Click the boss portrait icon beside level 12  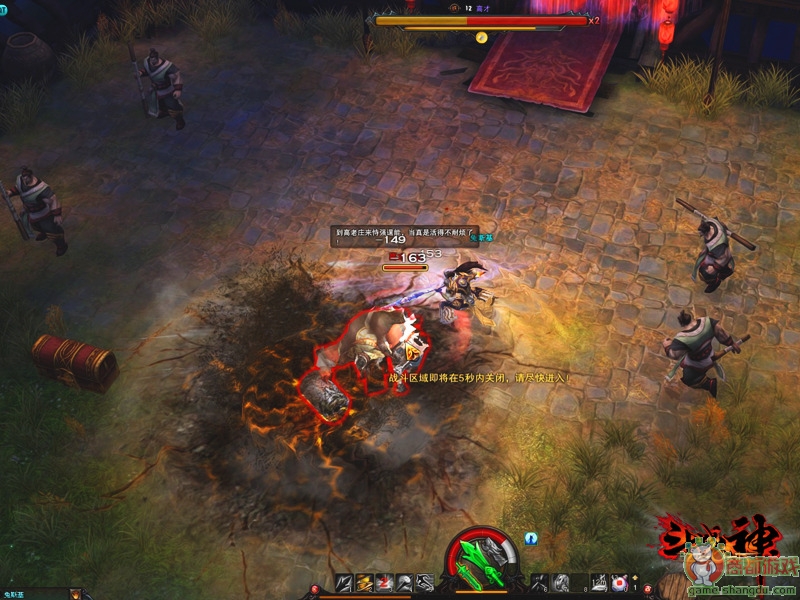click(x=452, y=7)
